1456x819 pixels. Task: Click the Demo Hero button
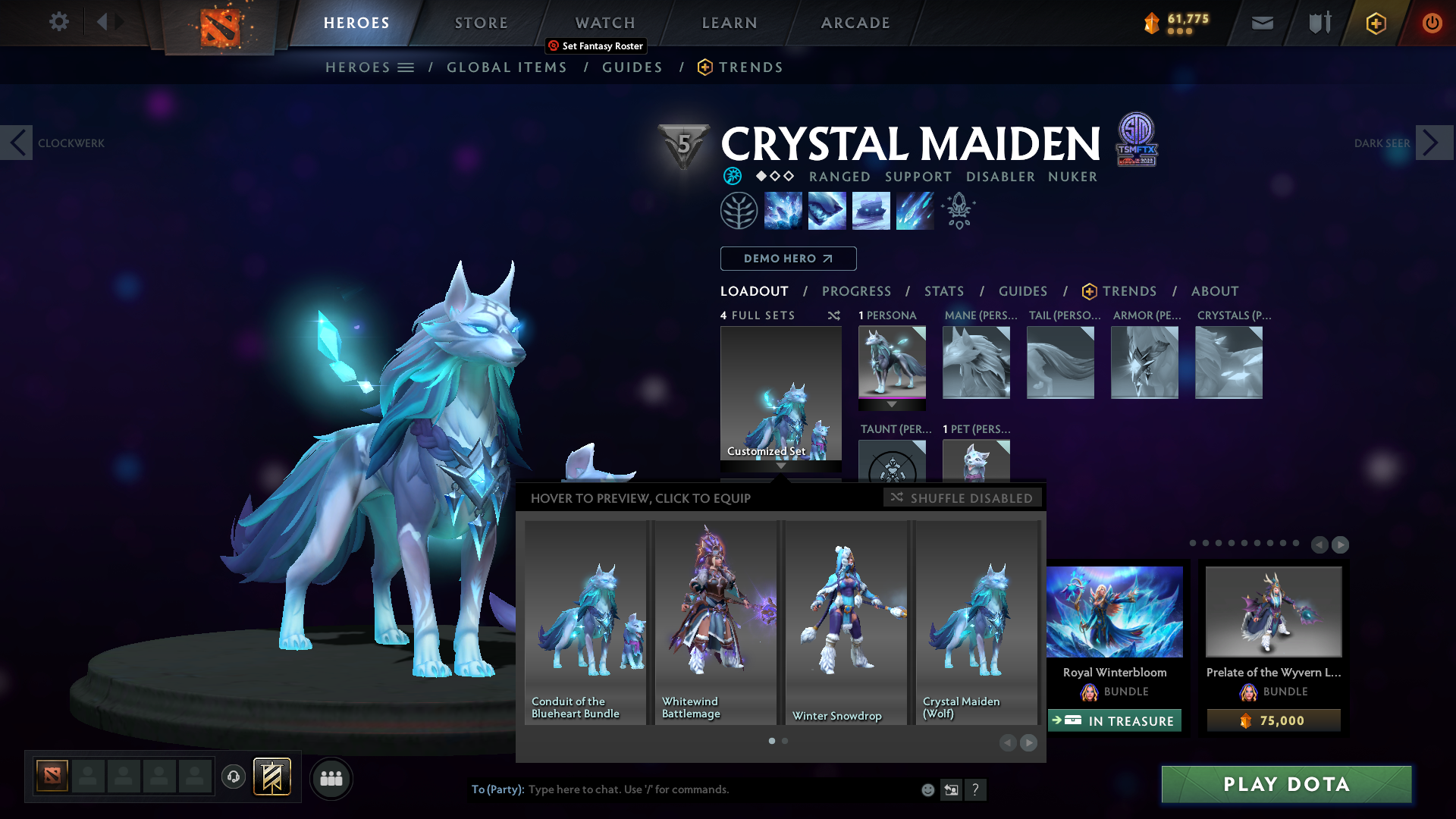click(x=789, y=259)
